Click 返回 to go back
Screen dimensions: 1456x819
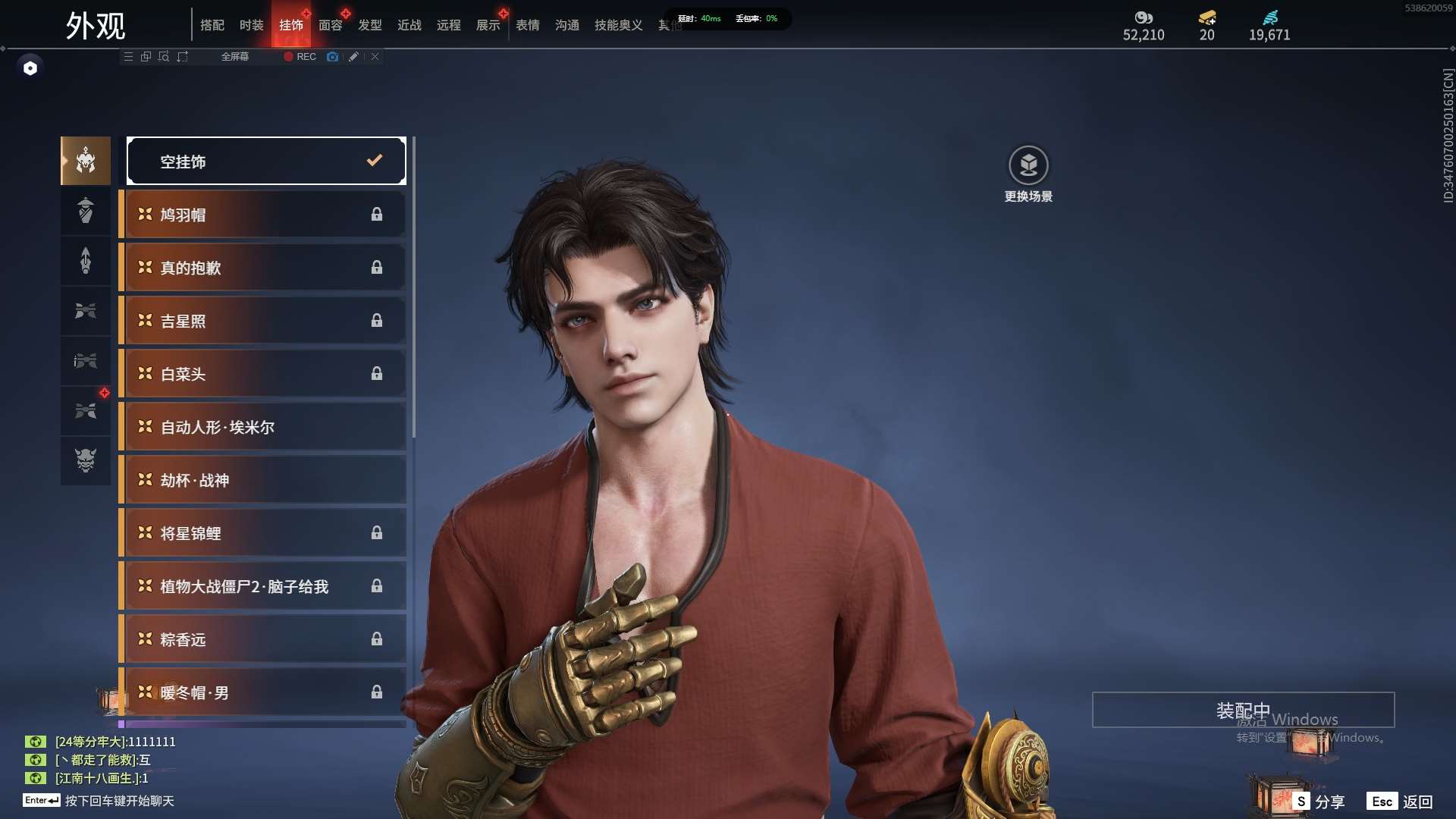1401,802
